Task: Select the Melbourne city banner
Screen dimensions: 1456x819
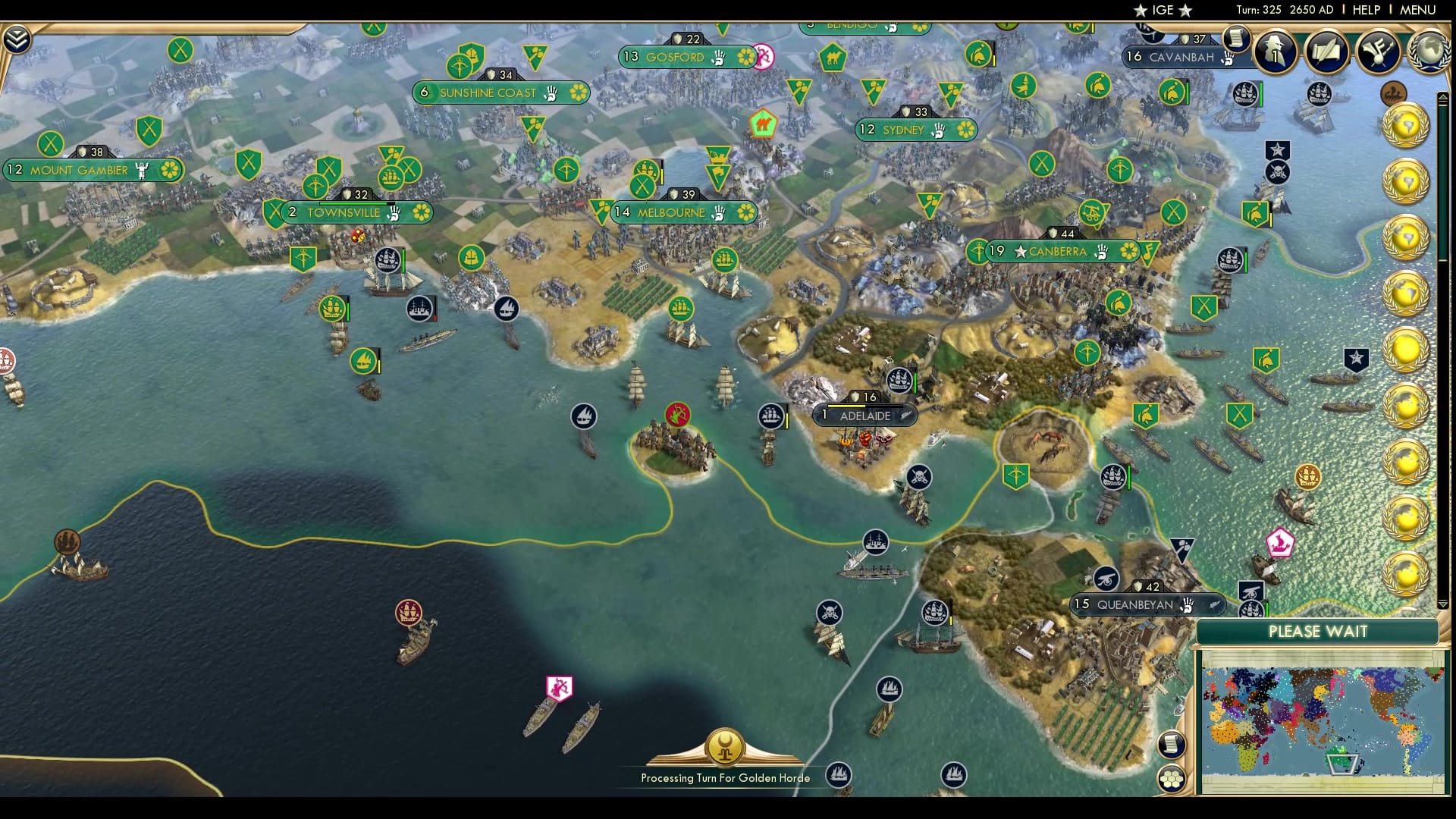Action: coord(671,213)
